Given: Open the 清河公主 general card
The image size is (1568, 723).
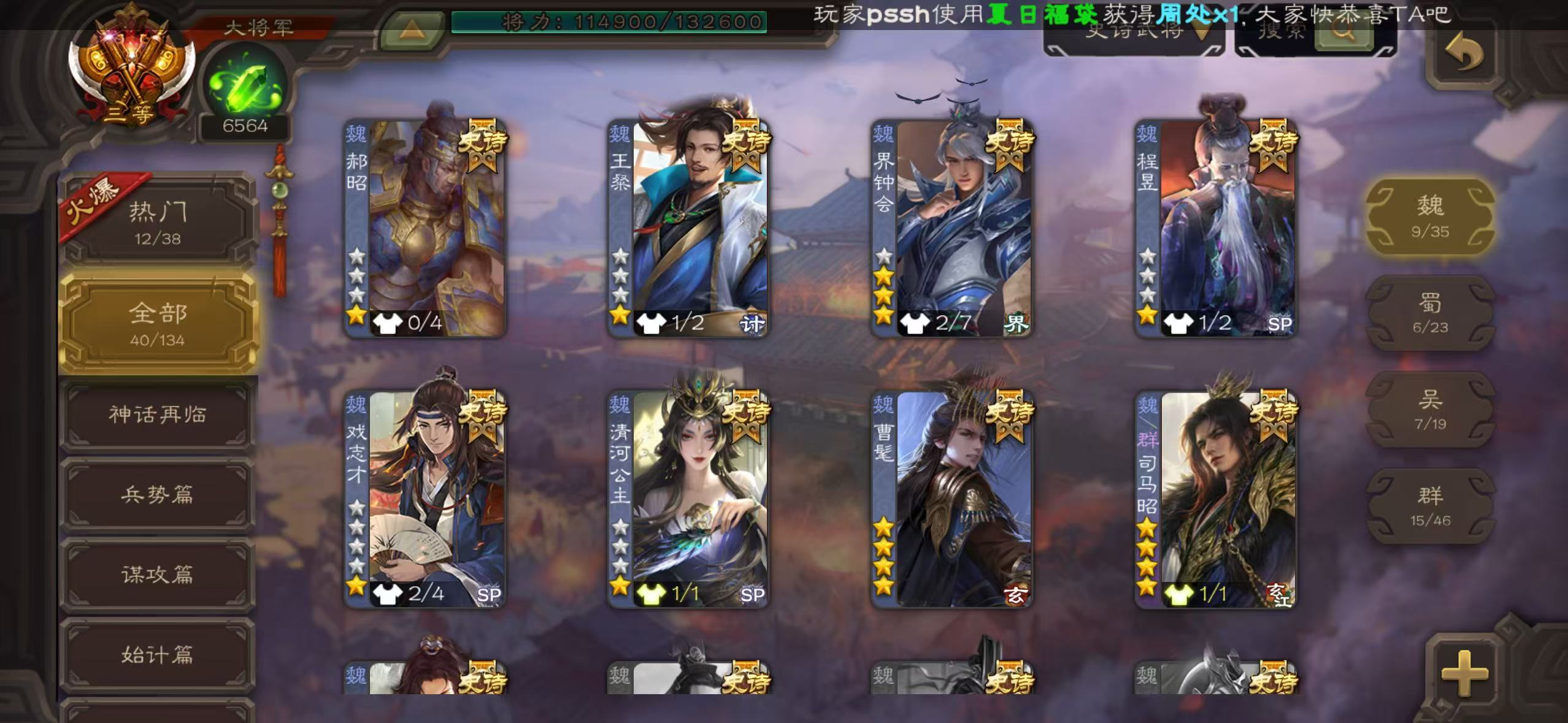Looking at the screenshot, I should click(x=688, y=499).
